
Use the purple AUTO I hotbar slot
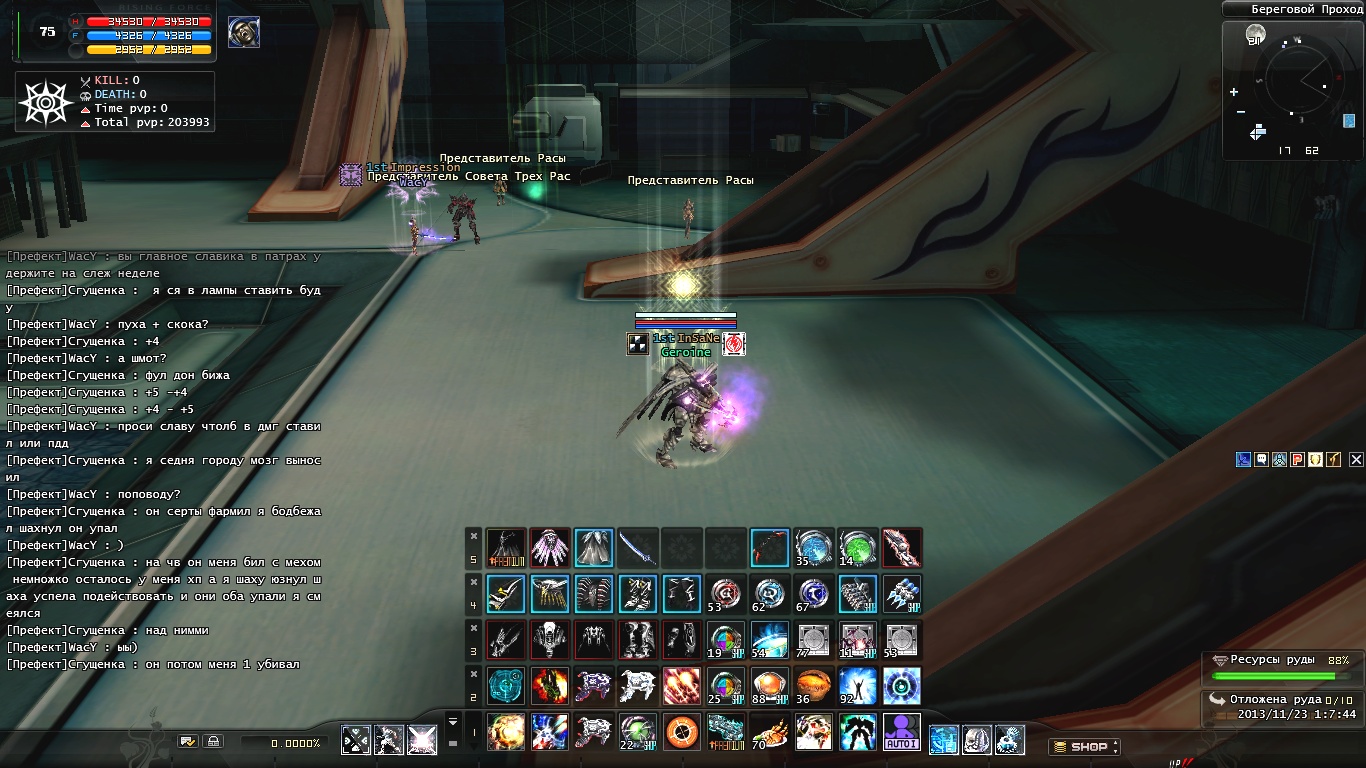coord(901,732)
